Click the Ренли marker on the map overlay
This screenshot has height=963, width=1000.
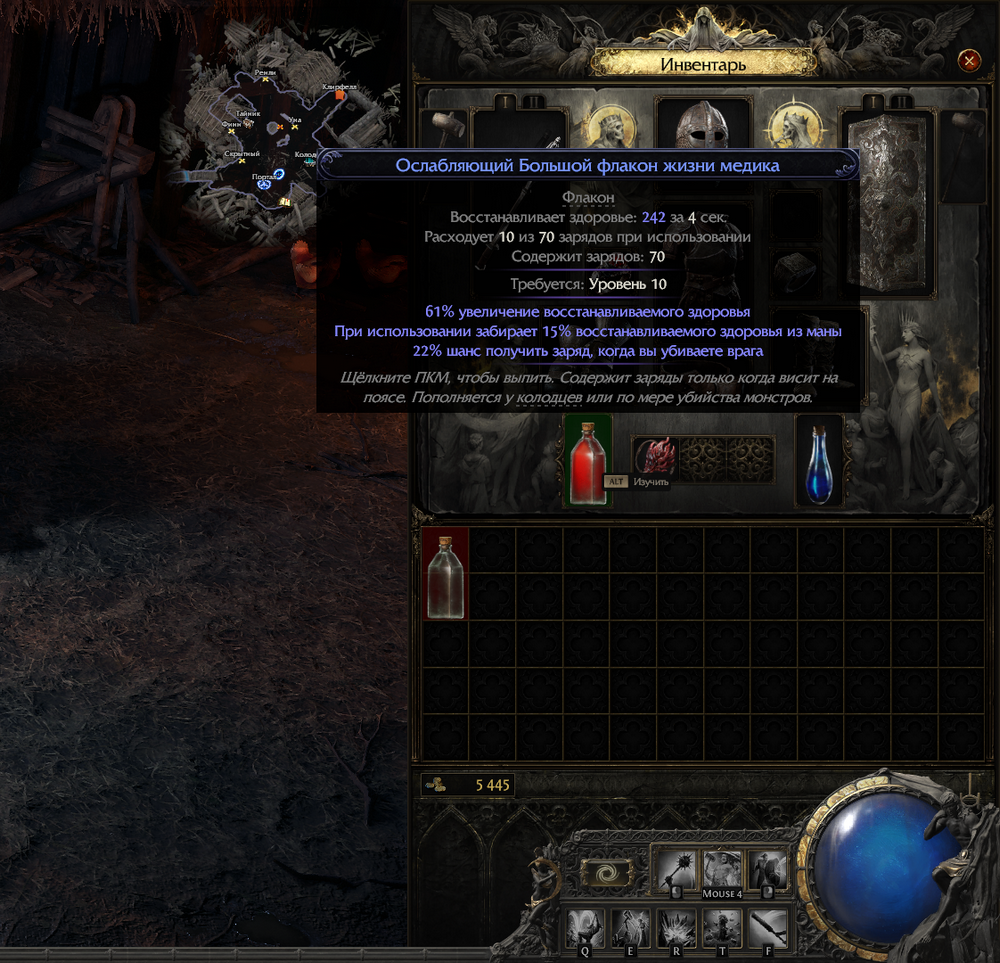click(266, 79)
